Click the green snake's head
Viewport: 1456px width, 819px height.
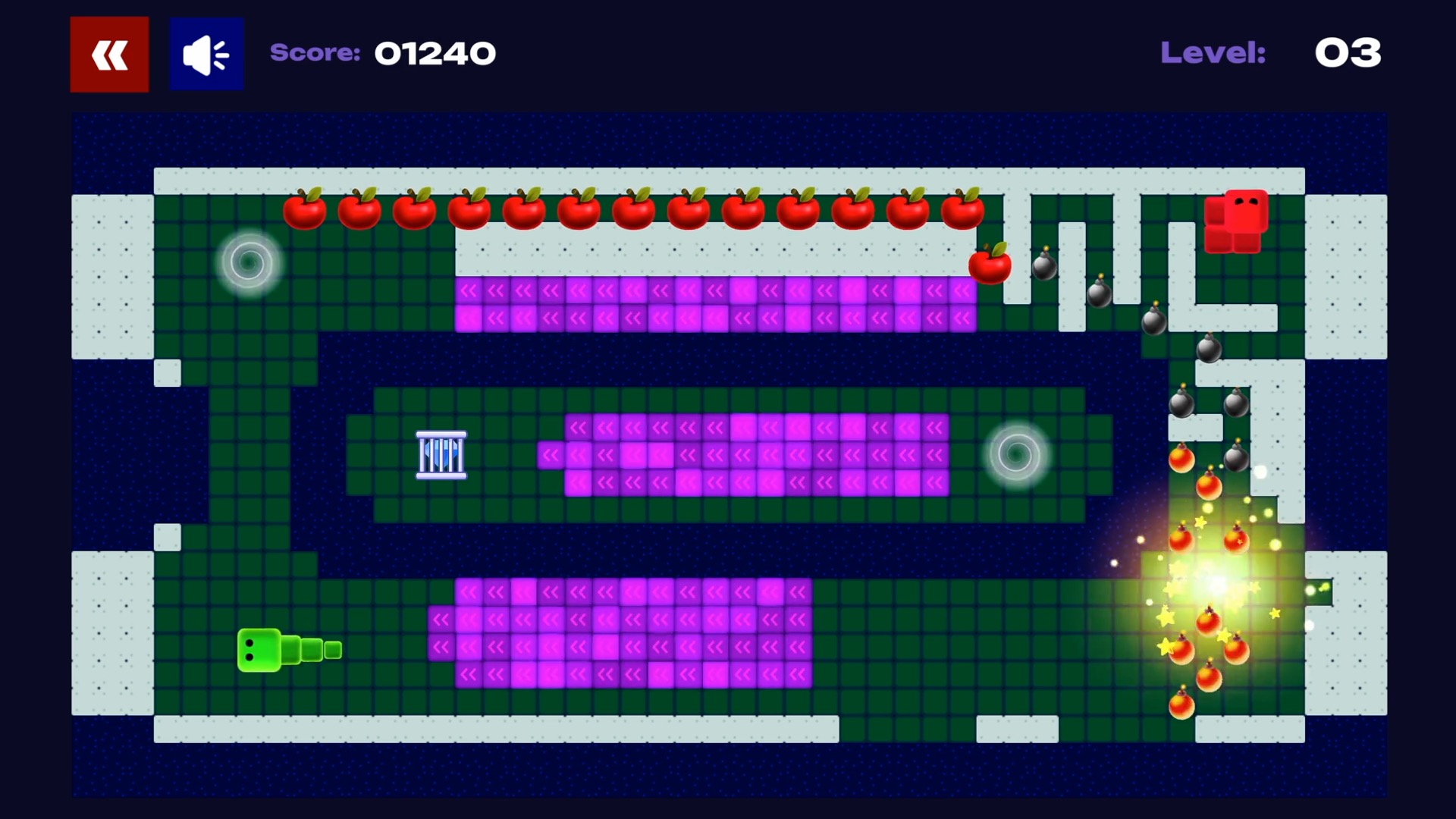click(258, 648)
